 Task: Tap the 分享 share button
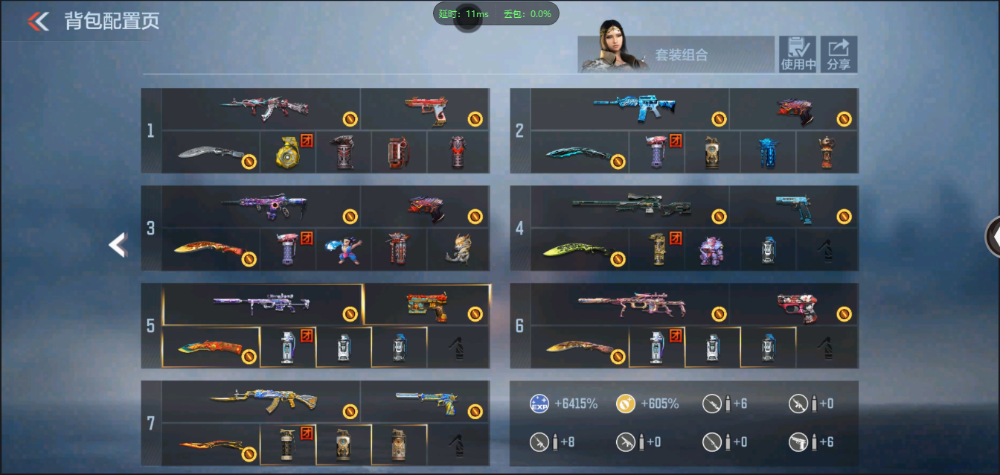(839, 54)
